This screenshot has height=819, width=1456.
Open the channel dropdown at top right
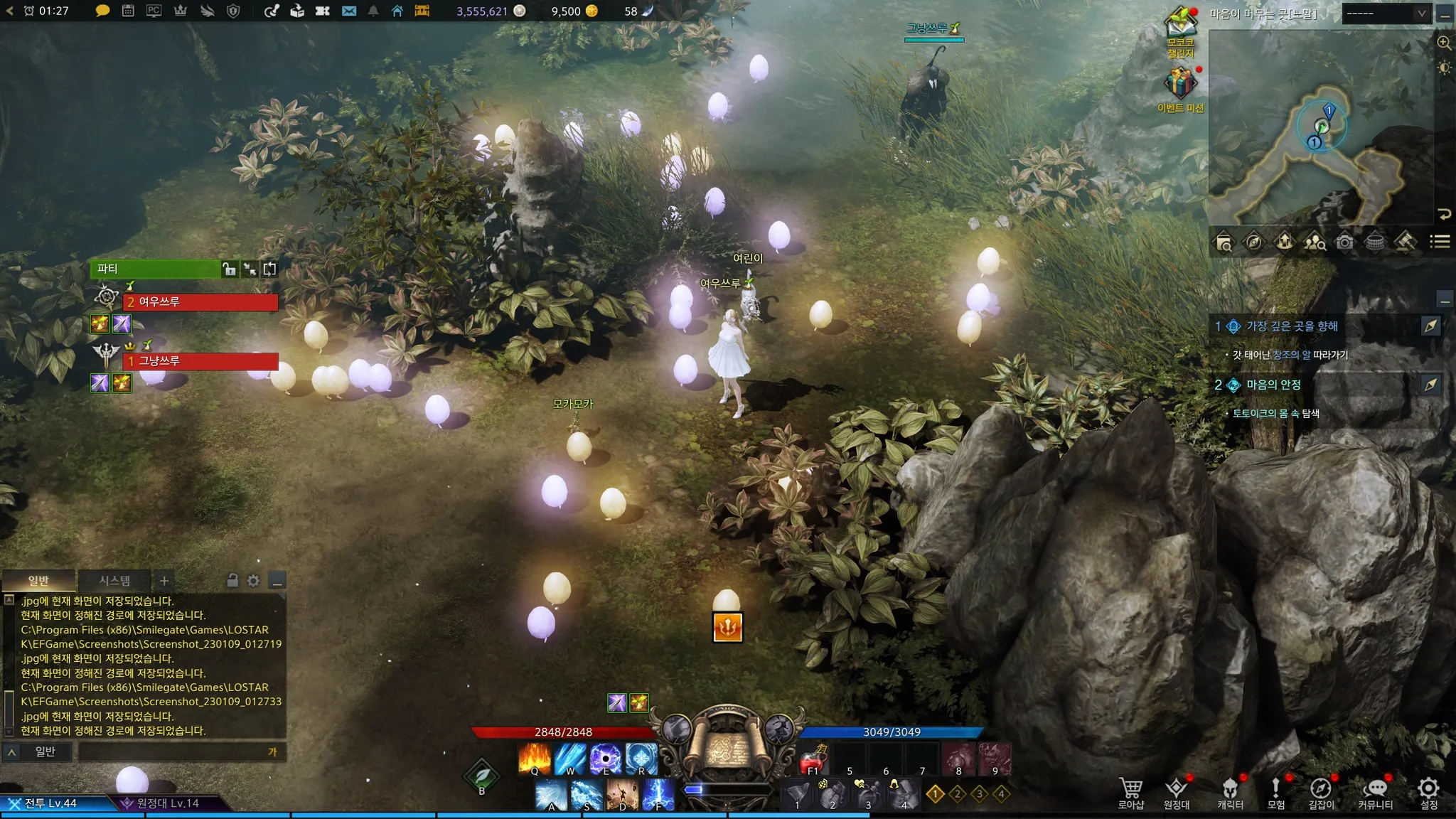tap(1386, 14)
